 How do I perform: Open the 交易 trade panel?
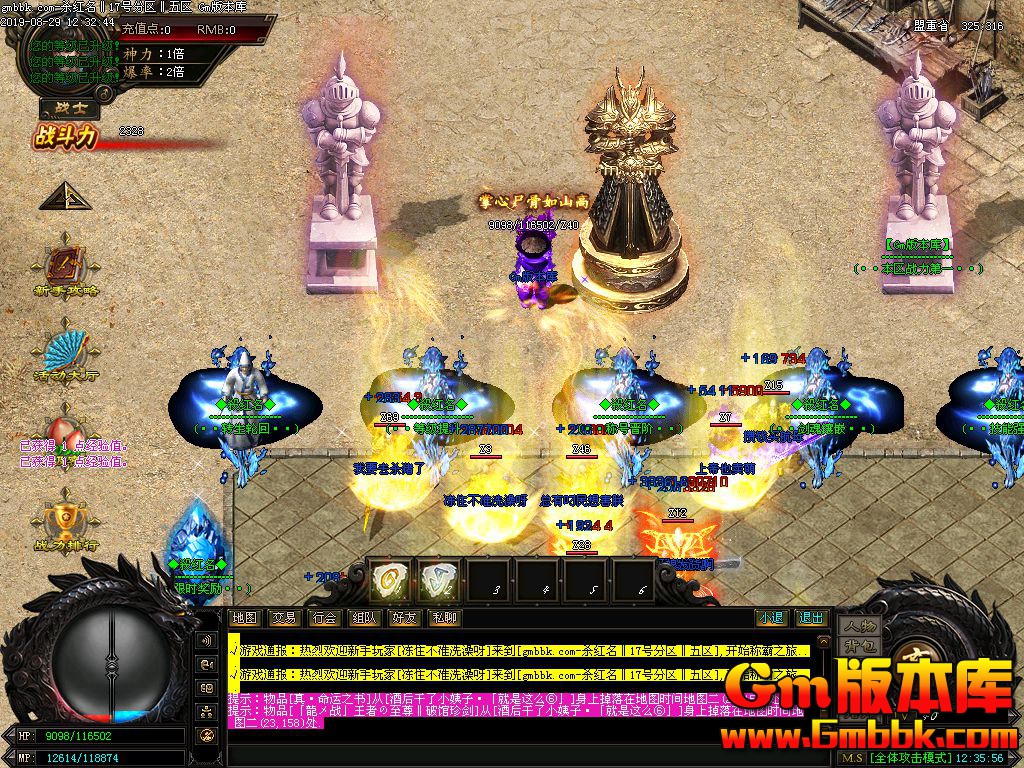pyautogui.click(x=284, y=618)
